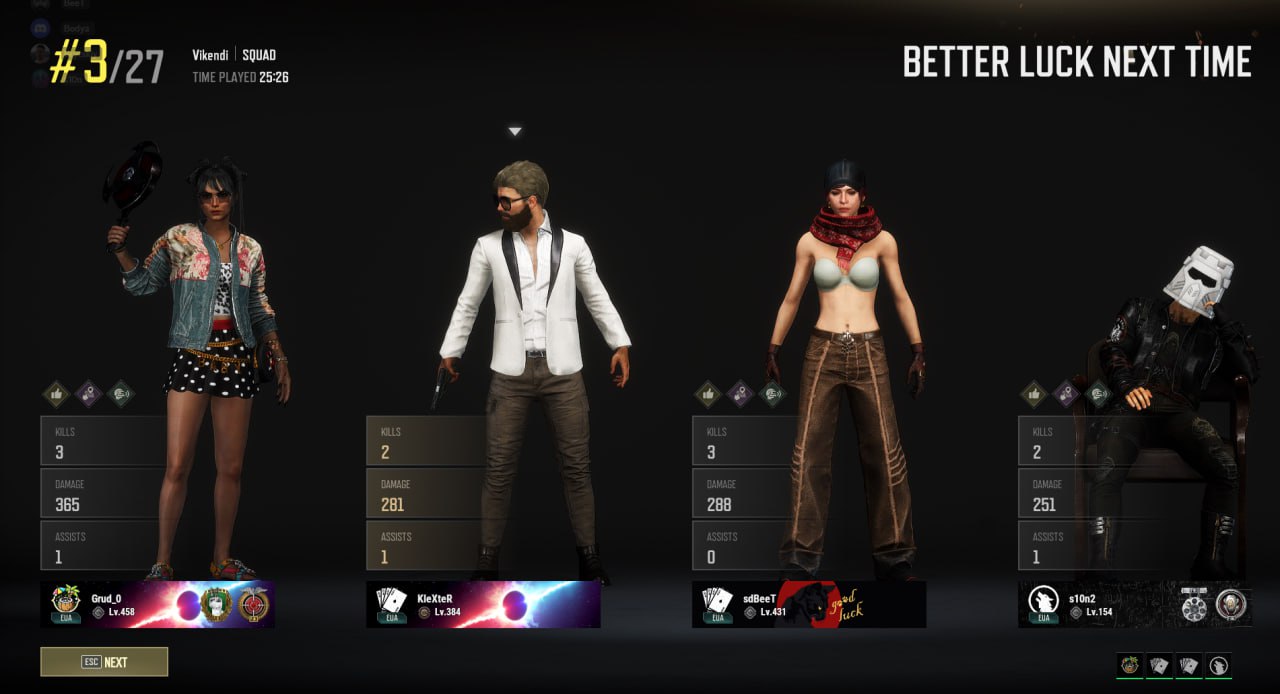Choose the communication commend icon for sdBeeT

pos(772,394)
